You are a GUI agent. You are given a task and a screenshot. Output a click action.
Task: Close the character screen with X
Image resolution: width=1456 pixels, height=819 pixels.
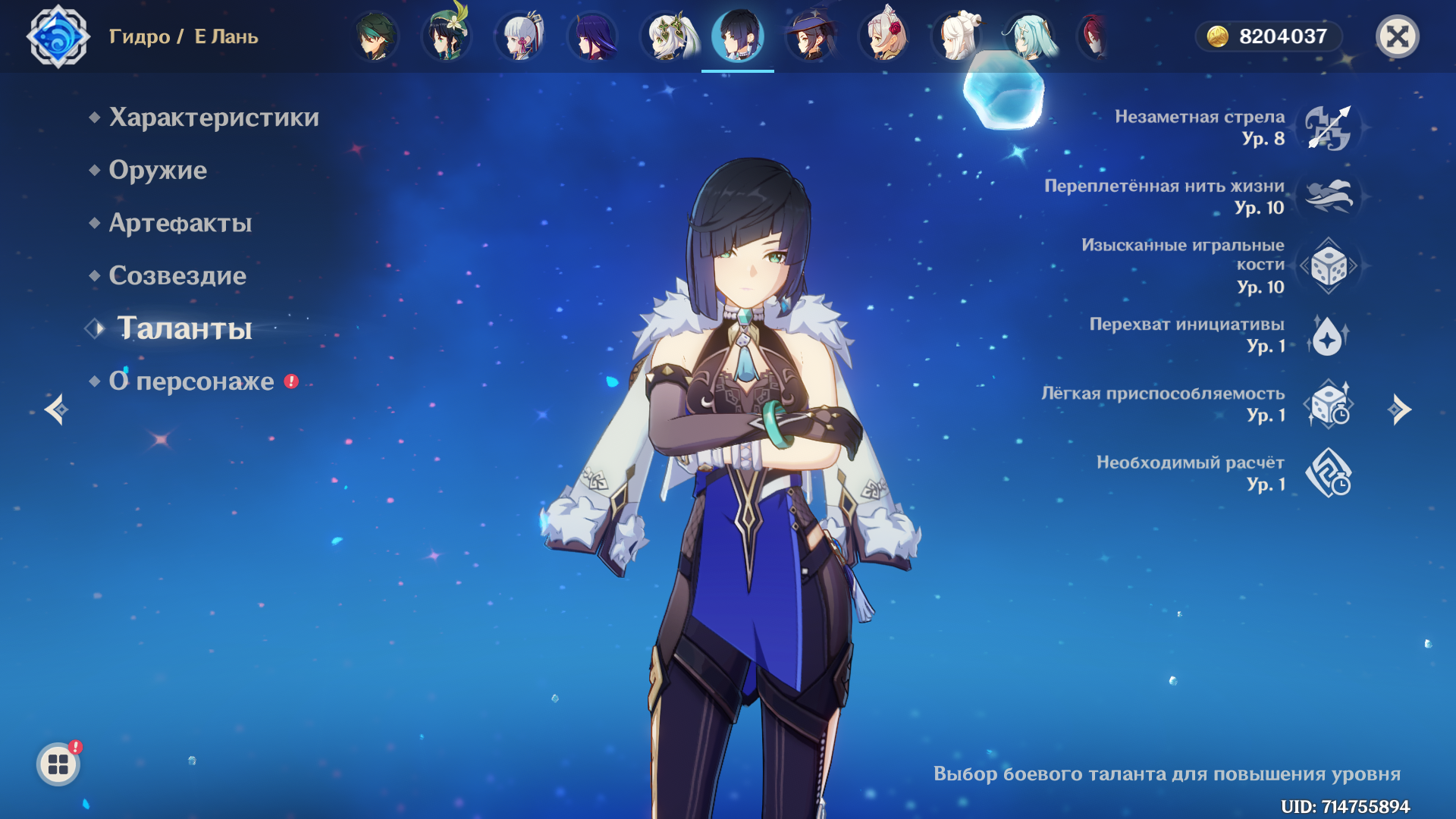click(x=1397, y=36)
